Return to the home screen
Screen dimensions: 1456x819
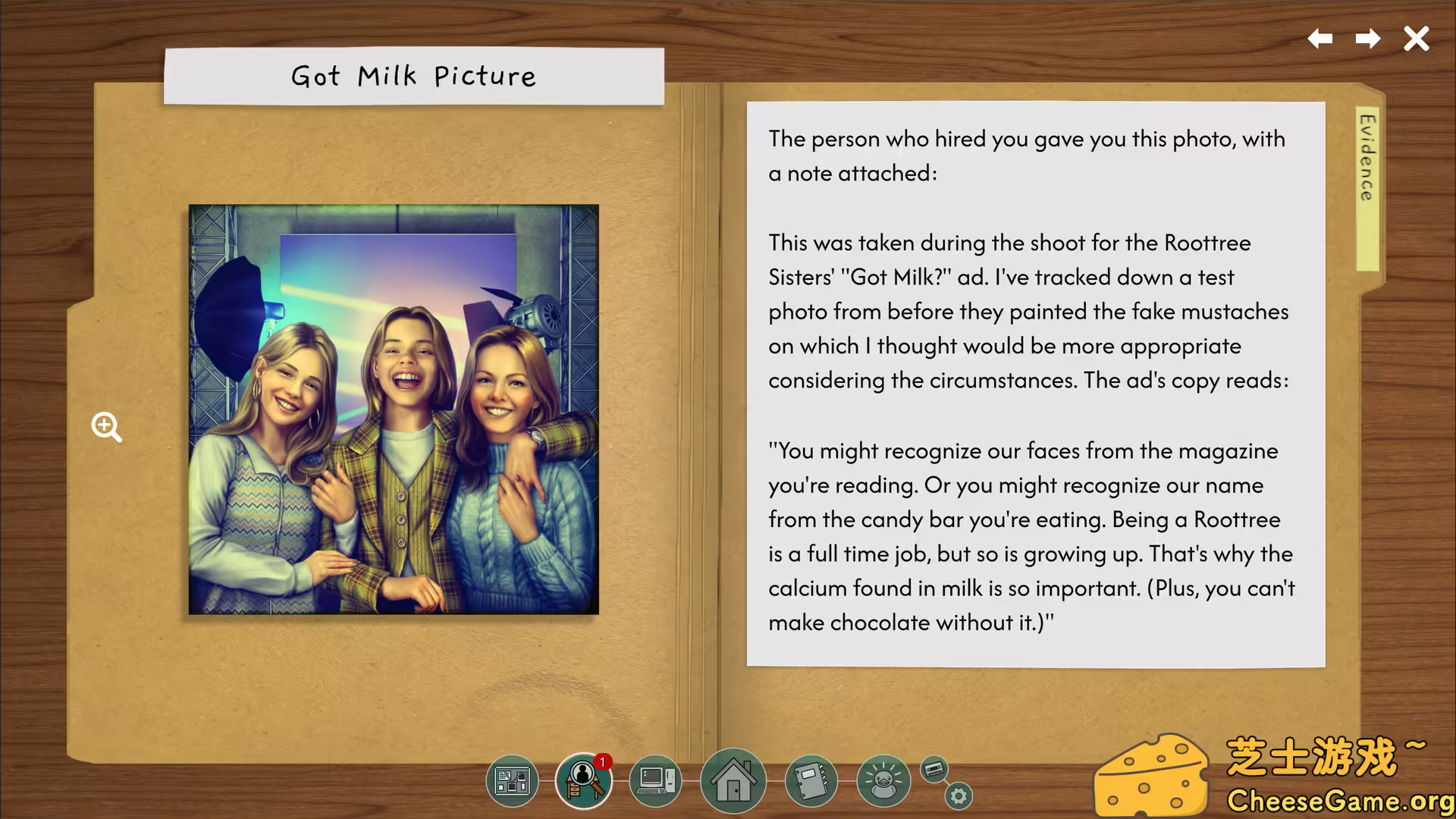[x=733, y=781]
